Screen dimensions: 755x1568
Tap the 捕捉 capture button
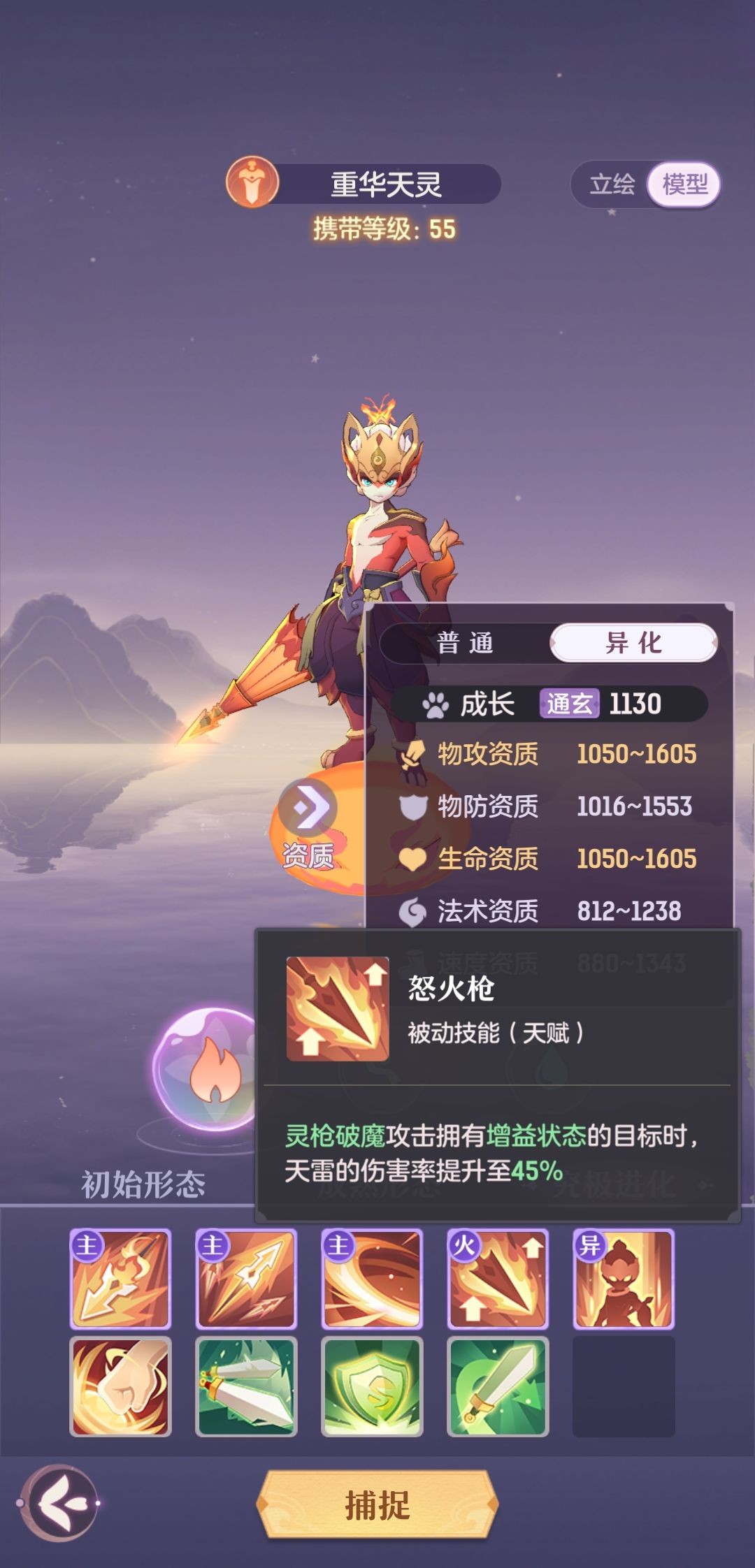point(377,1505)
